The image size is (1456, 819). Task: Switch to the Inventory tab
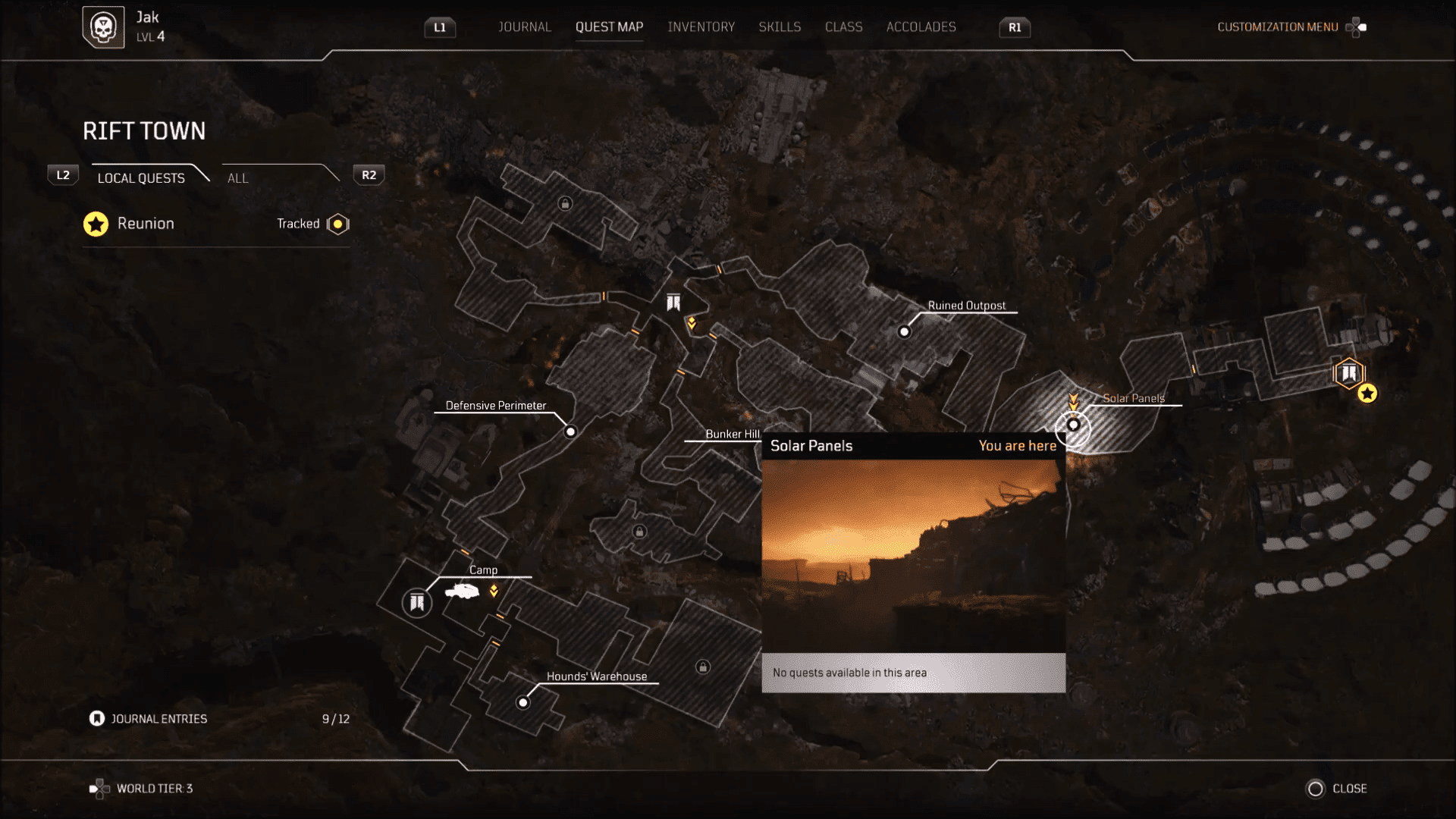(x=701, y=27)
